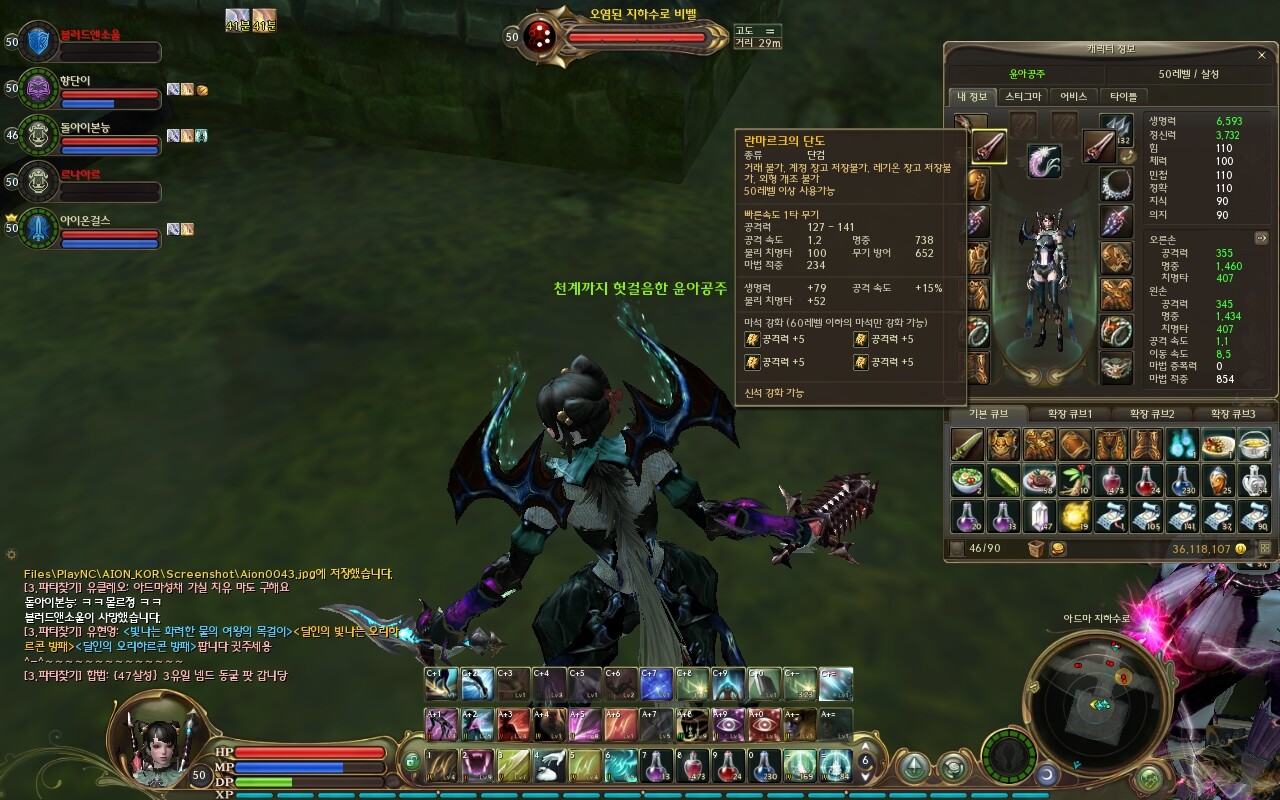
Task: Switch to 확장 큐브2 inventory tab
Action: coord(1152,414)
